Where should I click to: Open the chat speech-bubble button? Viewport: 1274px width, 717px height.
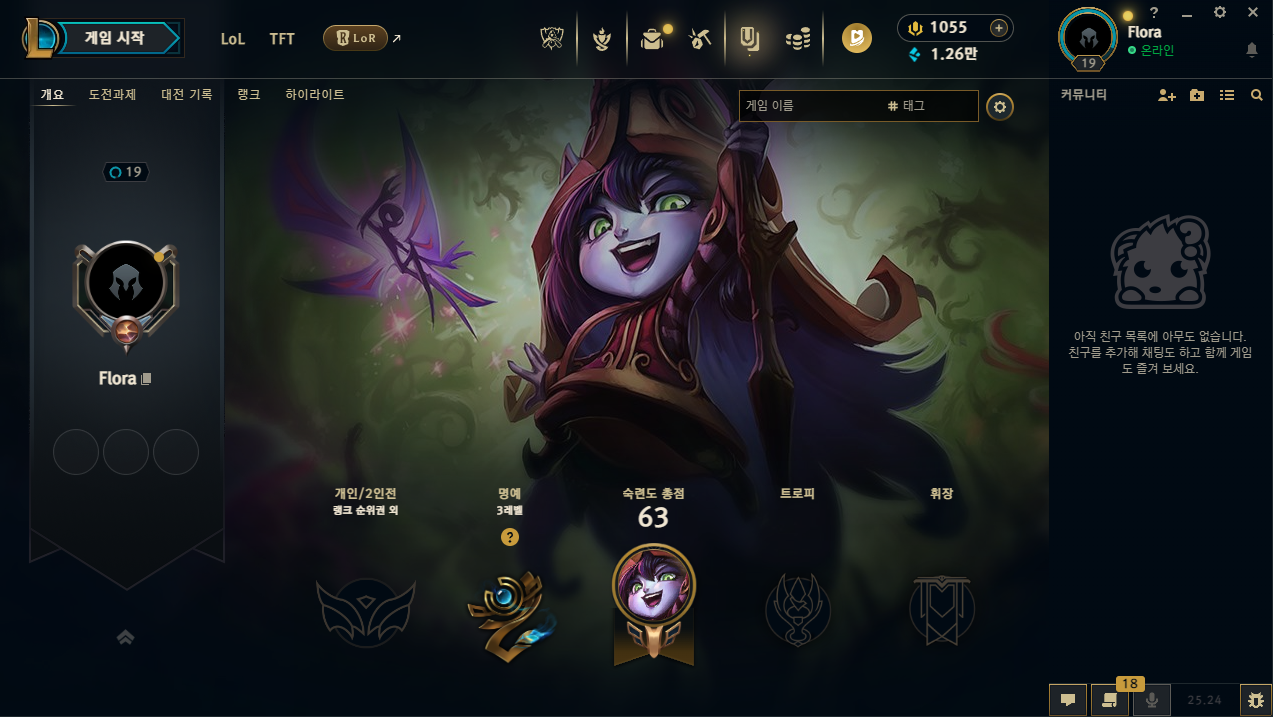coord(1067,700)
